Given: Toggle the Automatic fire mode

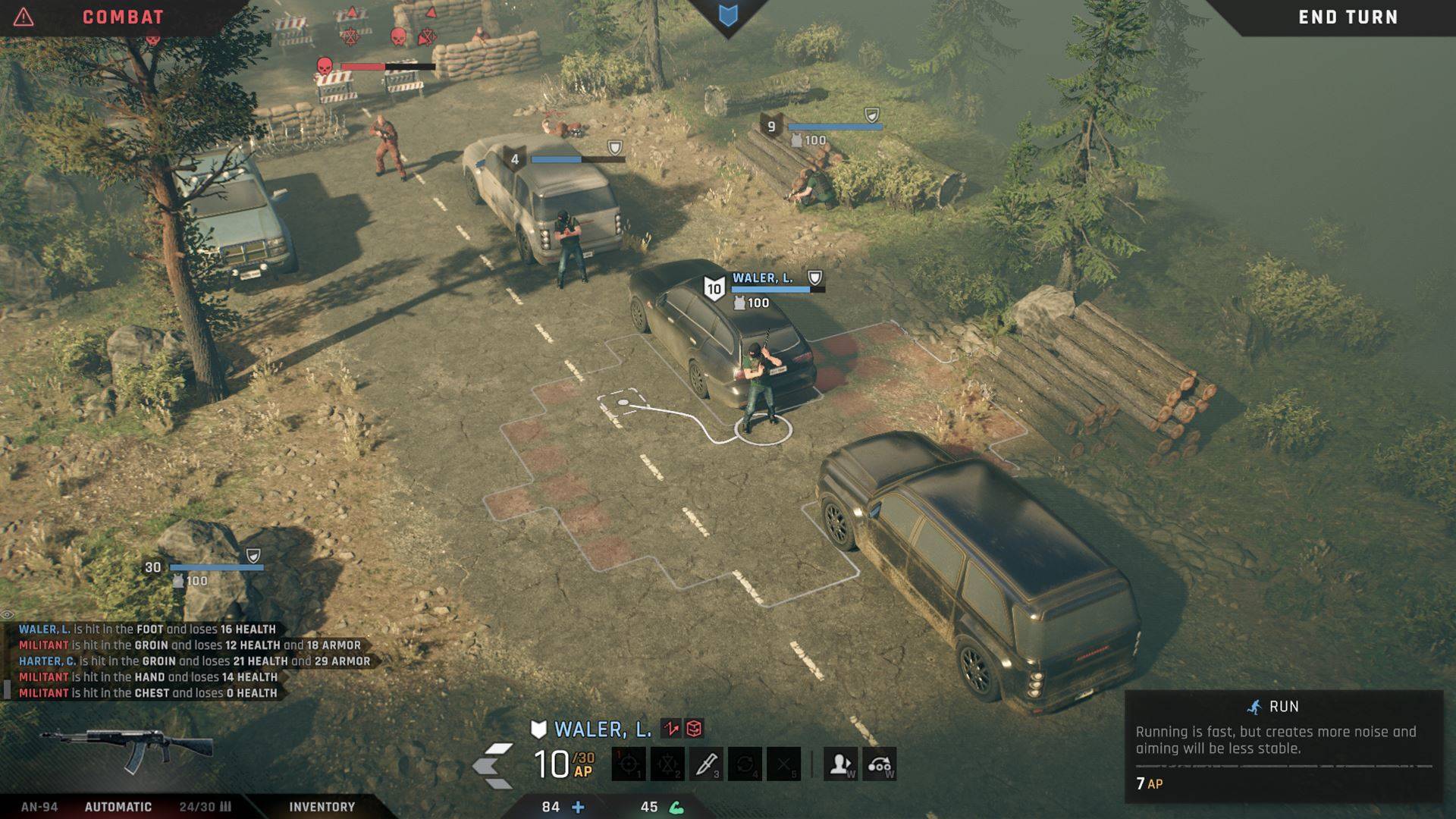Looking at the screenshot, I should (118, 807).
